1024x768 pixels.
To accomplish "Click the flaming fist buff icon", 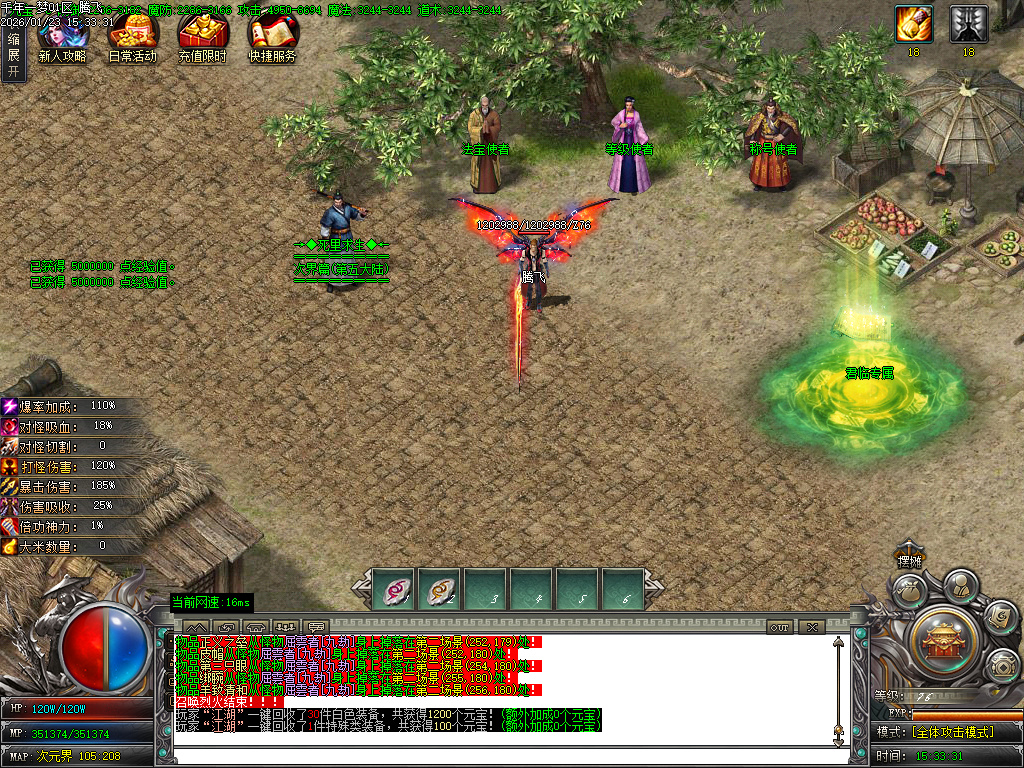I will [914, 24].
